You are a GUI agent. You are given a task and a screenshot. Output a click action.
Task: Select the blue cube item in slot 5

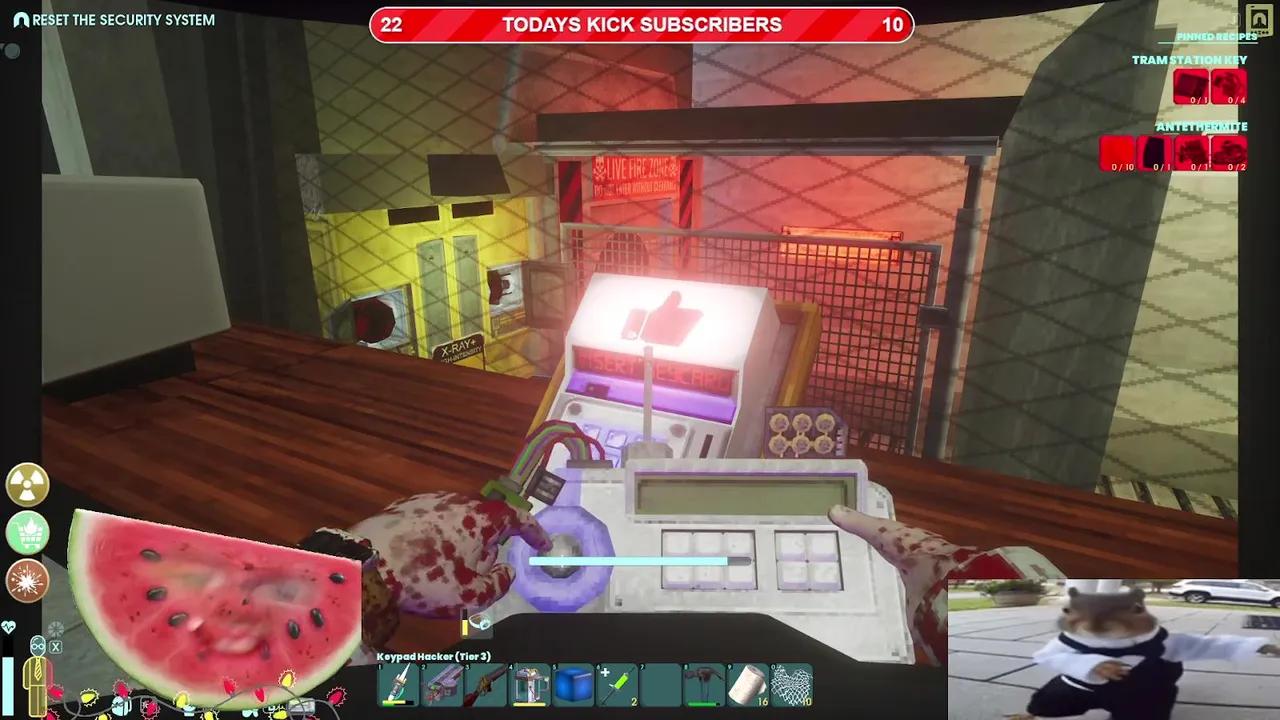[x=575, y=685]
